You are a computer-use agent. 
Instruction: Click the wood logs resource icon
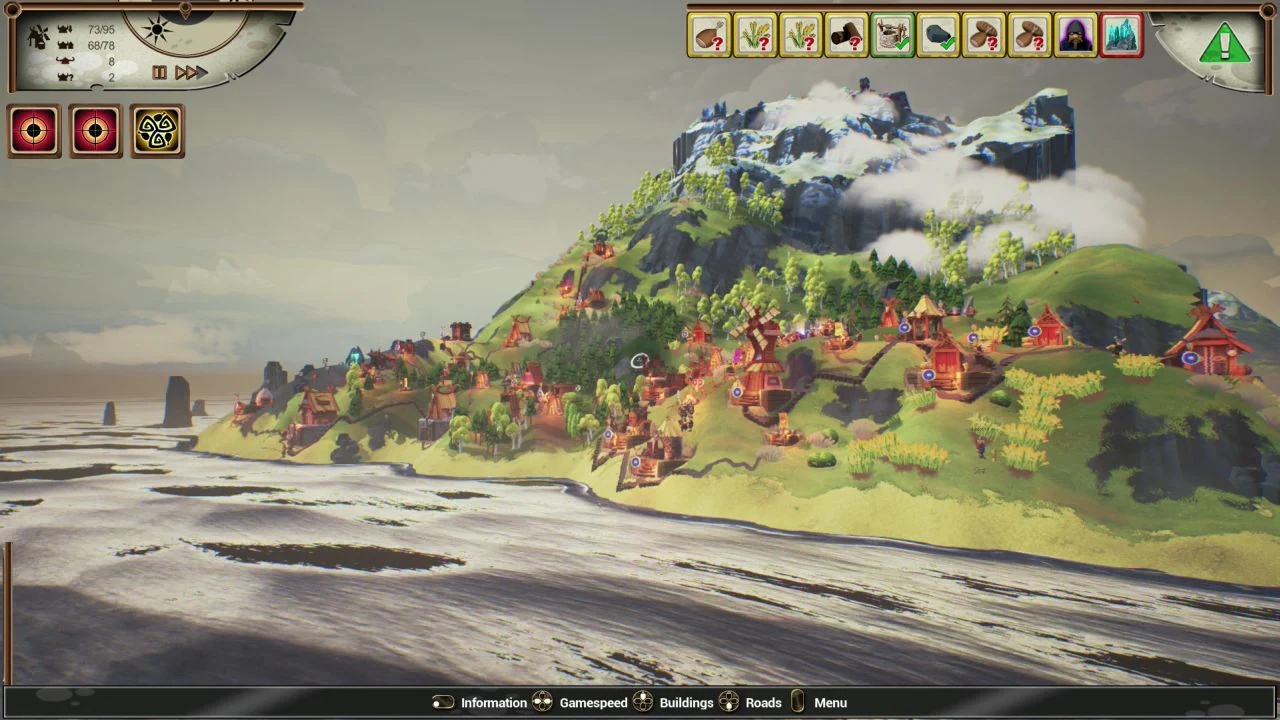[x=846, y=35]
